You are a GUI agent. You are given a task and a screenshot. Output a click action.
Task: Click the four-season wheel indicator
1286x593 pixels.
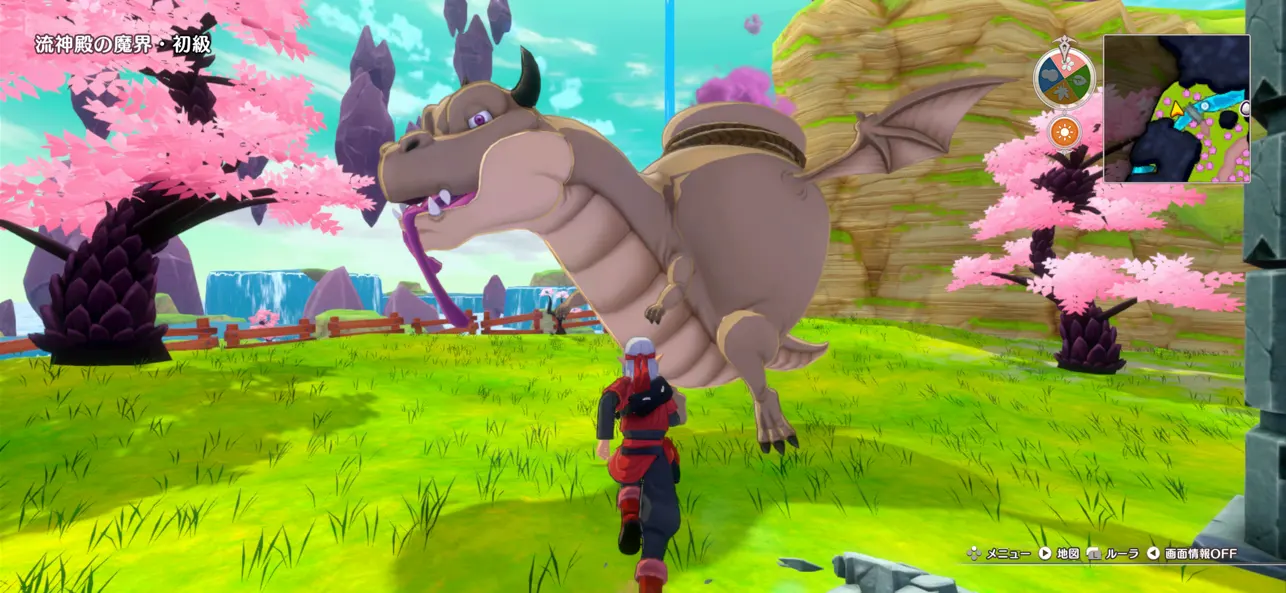click(1064, 79)
